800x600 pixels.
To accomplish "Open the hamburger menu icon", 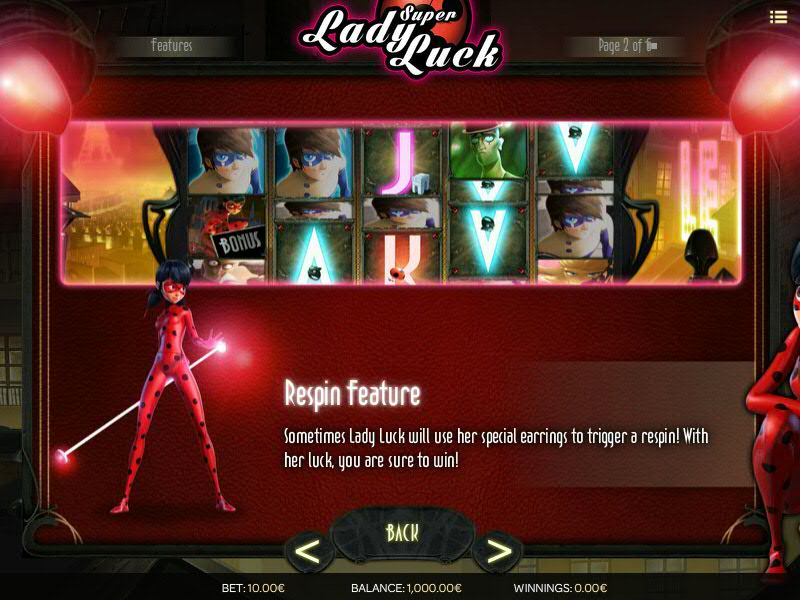I will [778, 16].
